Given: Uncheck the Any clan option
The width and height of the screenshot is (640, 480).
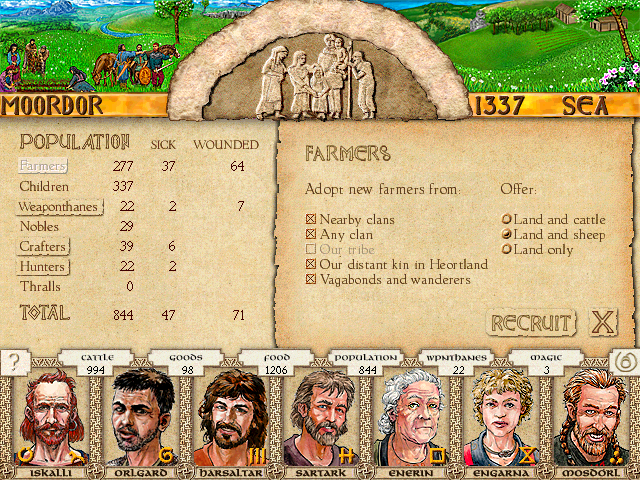Looking at the screenshot, I should click(310, 234).
